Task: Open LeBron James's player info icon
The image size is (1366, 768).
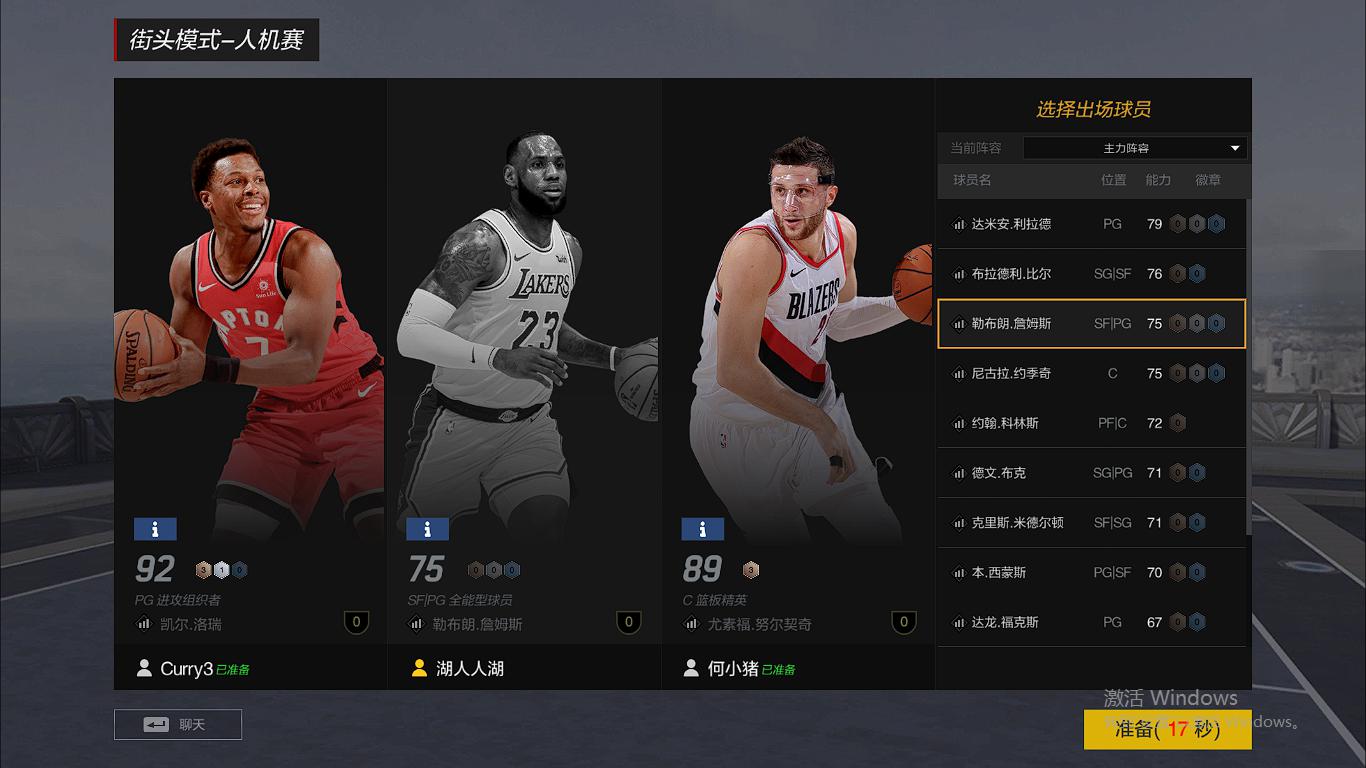Action: pyautogui.click(x=428, y=528)
